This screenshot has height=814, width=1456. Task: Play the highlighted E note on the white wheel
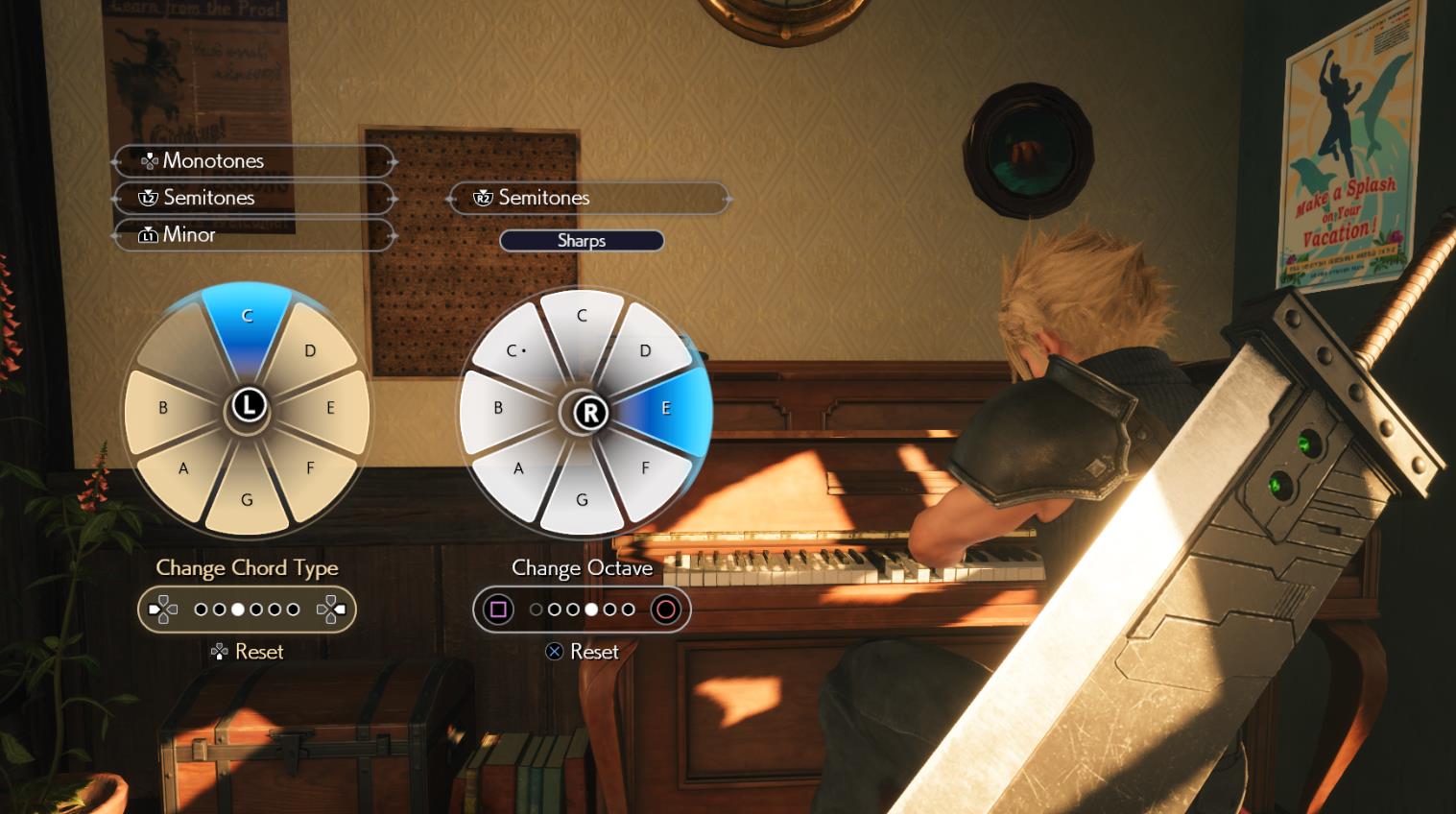click(x=665, y=408)
